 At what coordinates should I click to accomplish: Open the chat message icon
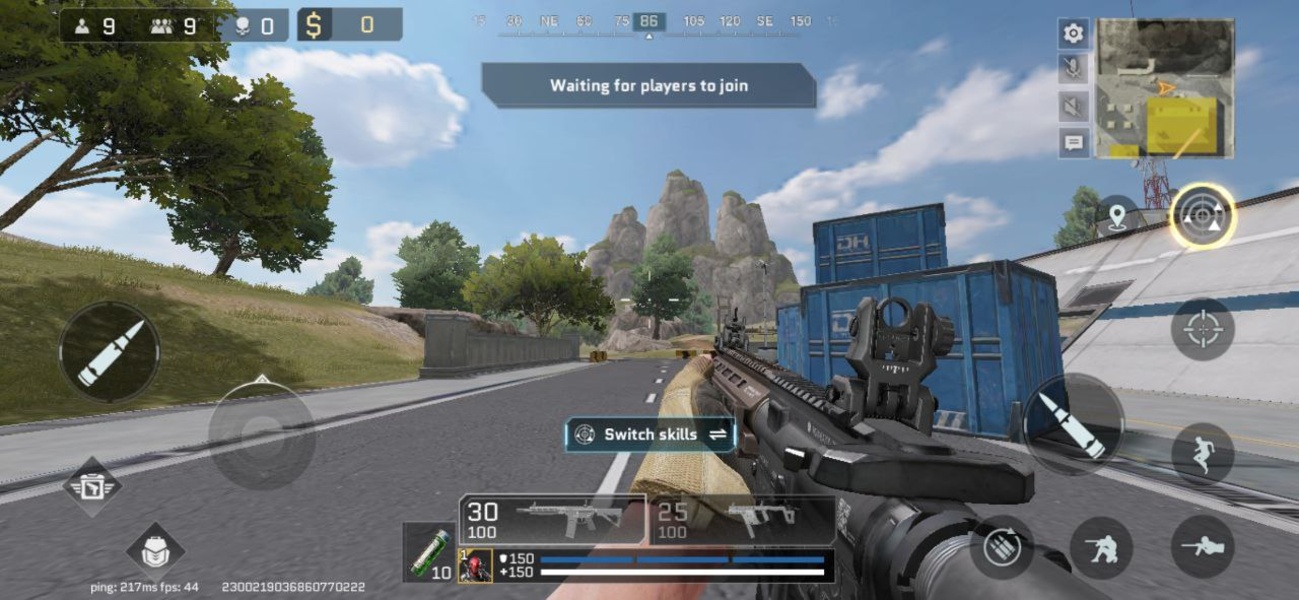1073,142
